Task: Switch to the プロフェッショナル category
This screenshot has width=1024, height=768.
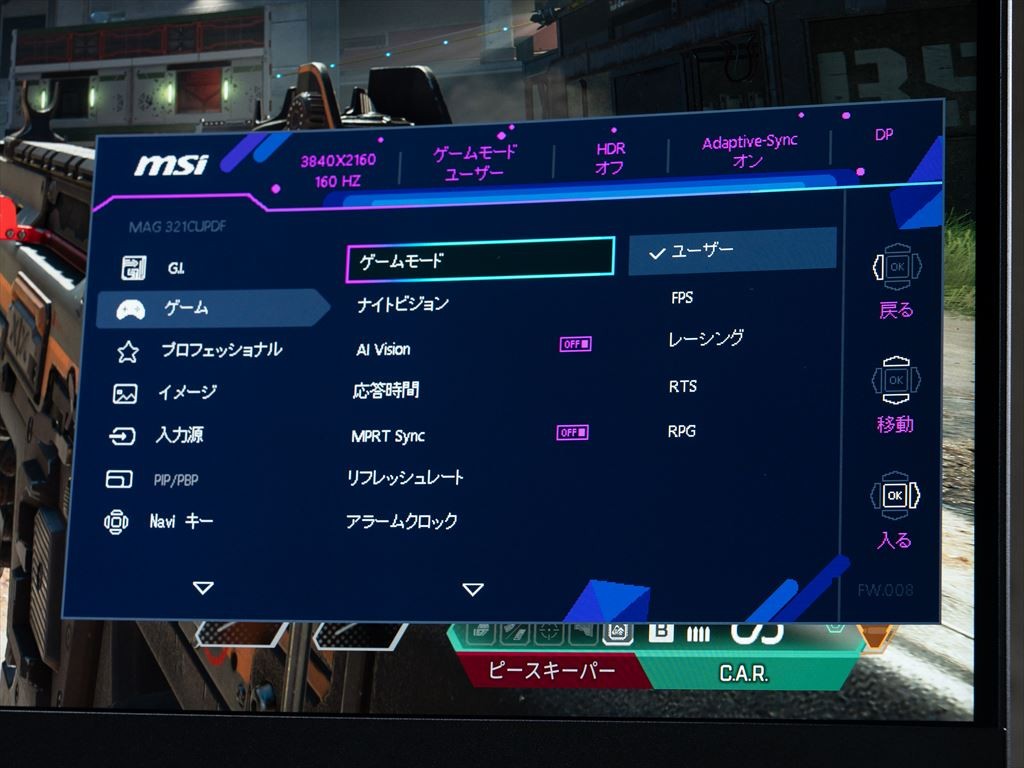Action: tap(220, 351)
